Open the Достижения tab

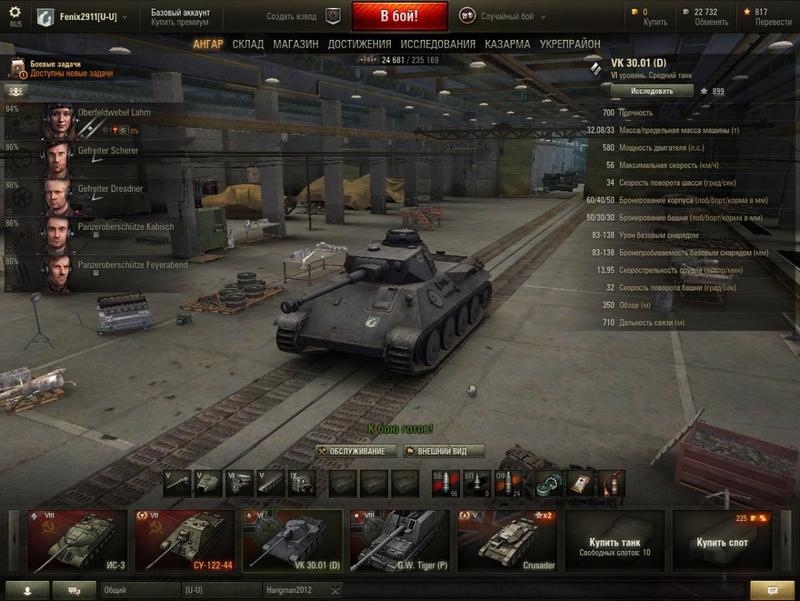point(359,45)
